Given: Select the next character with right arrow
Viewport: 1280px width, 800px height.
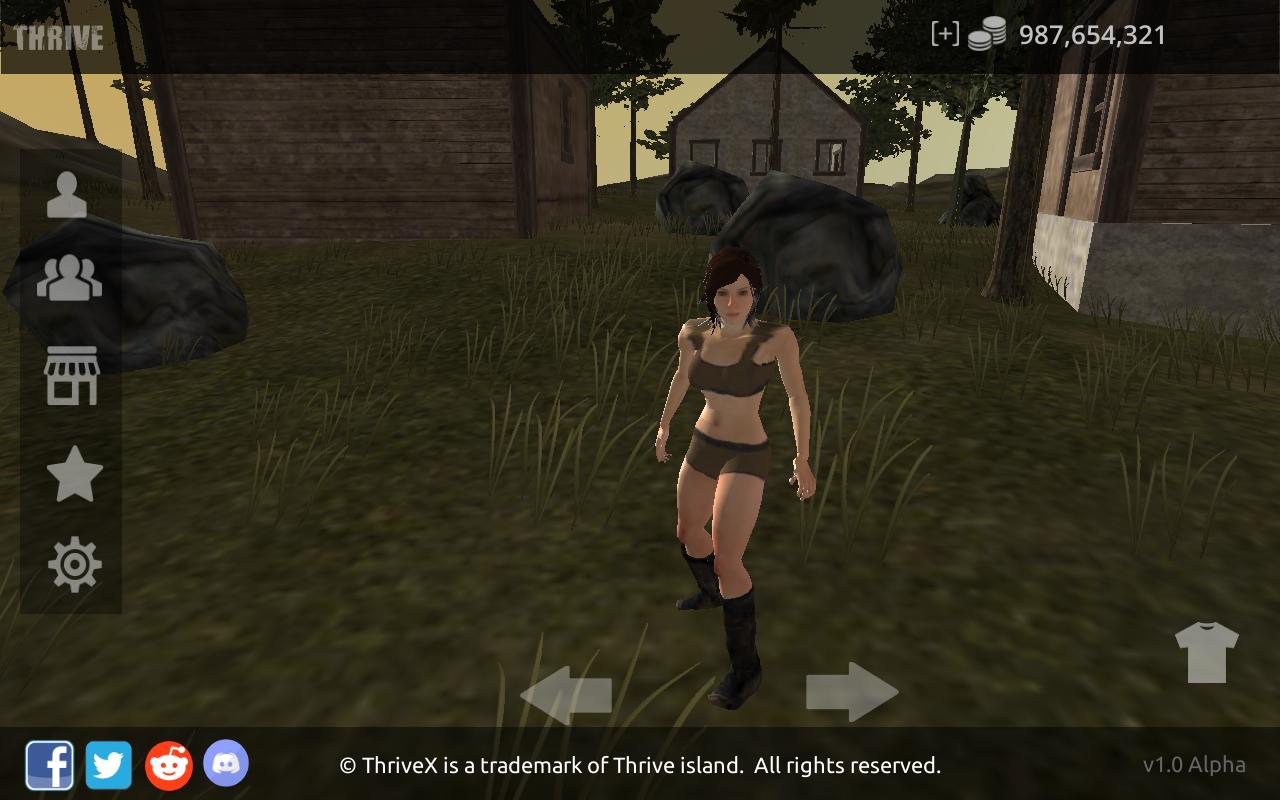Looking at the screenshot, I should point(851,691).
